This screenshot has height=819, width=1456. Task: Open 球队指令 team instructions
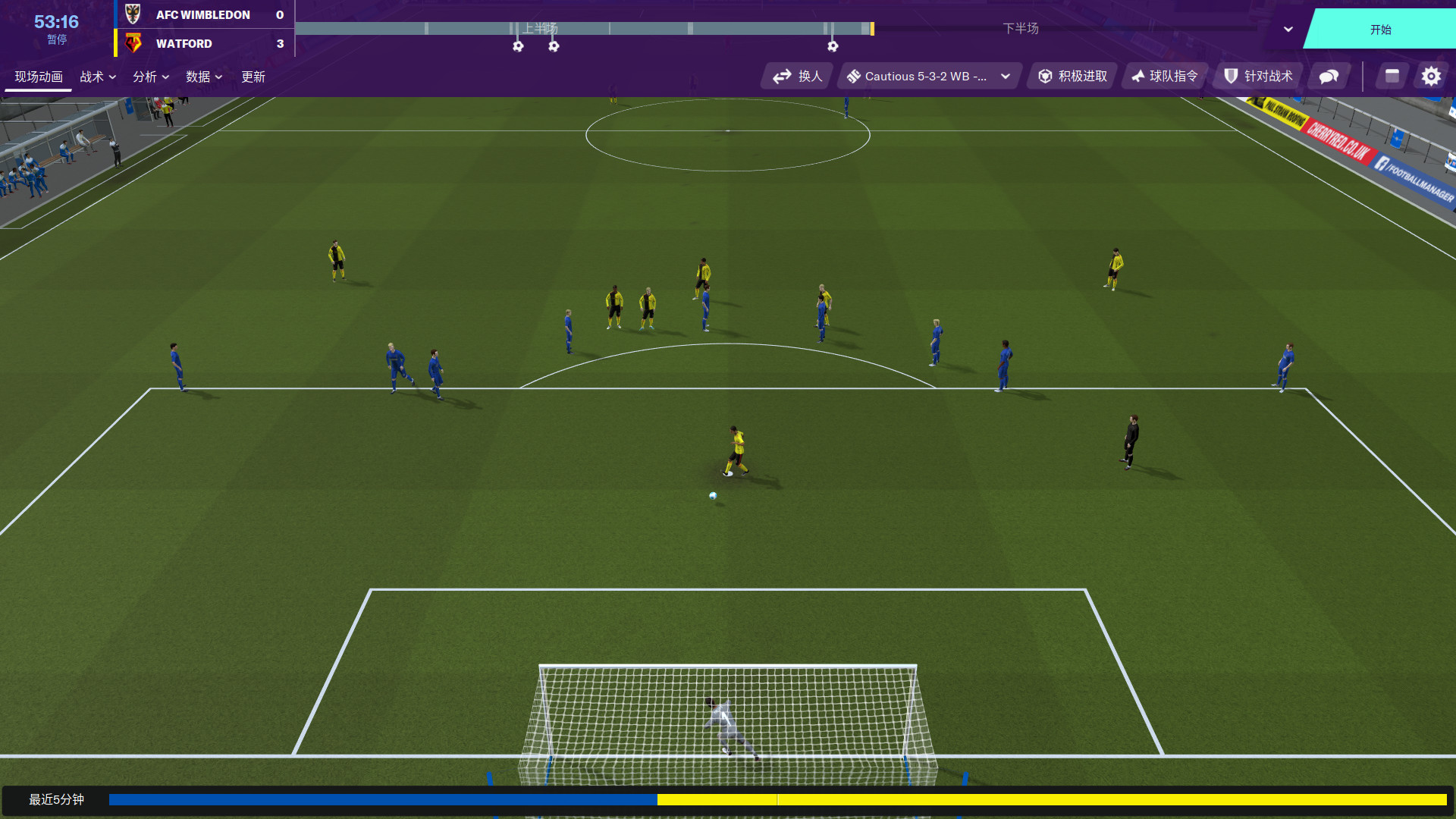(1166, 76)
